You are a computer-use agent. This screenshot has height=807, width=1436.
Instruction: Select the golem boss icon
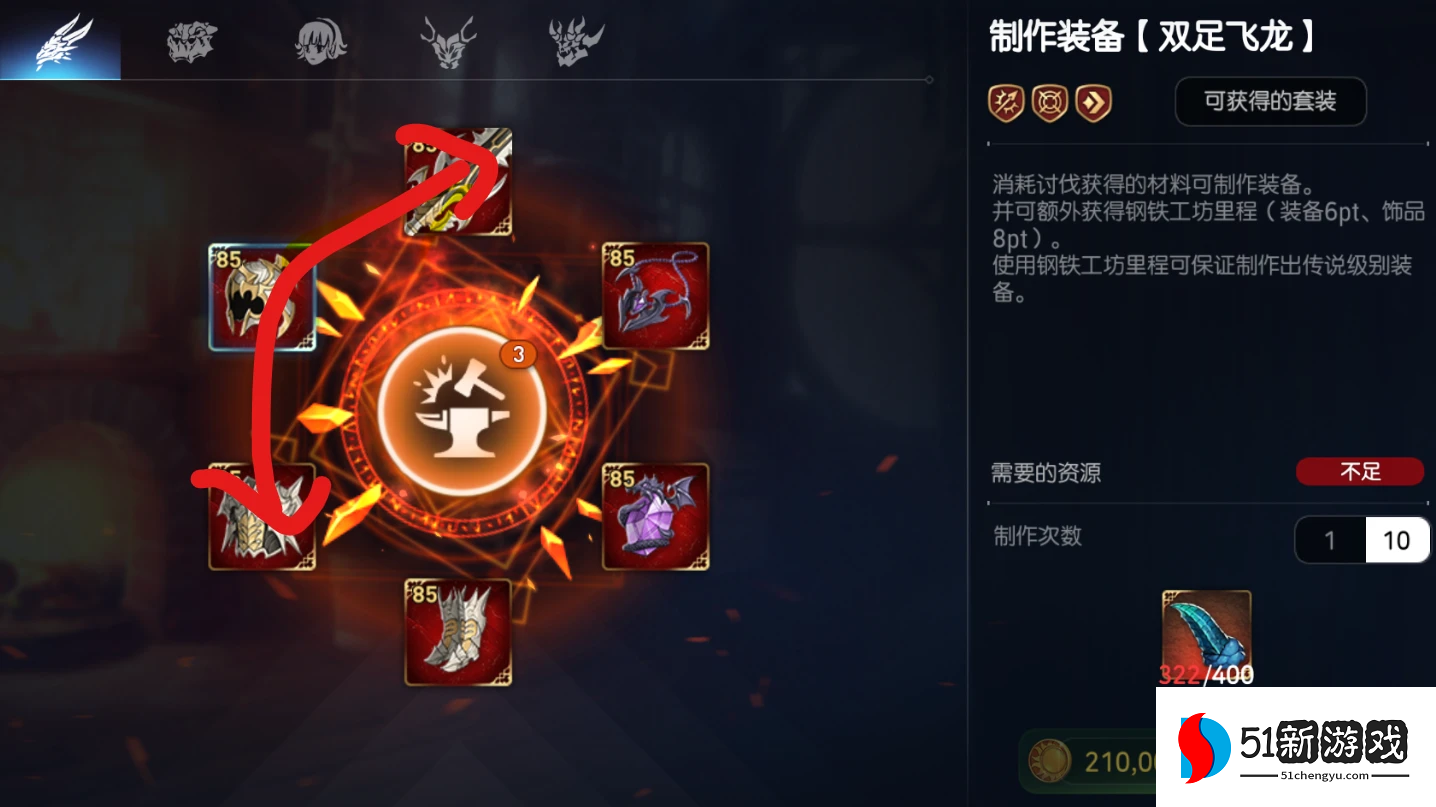tap(190, 38)
